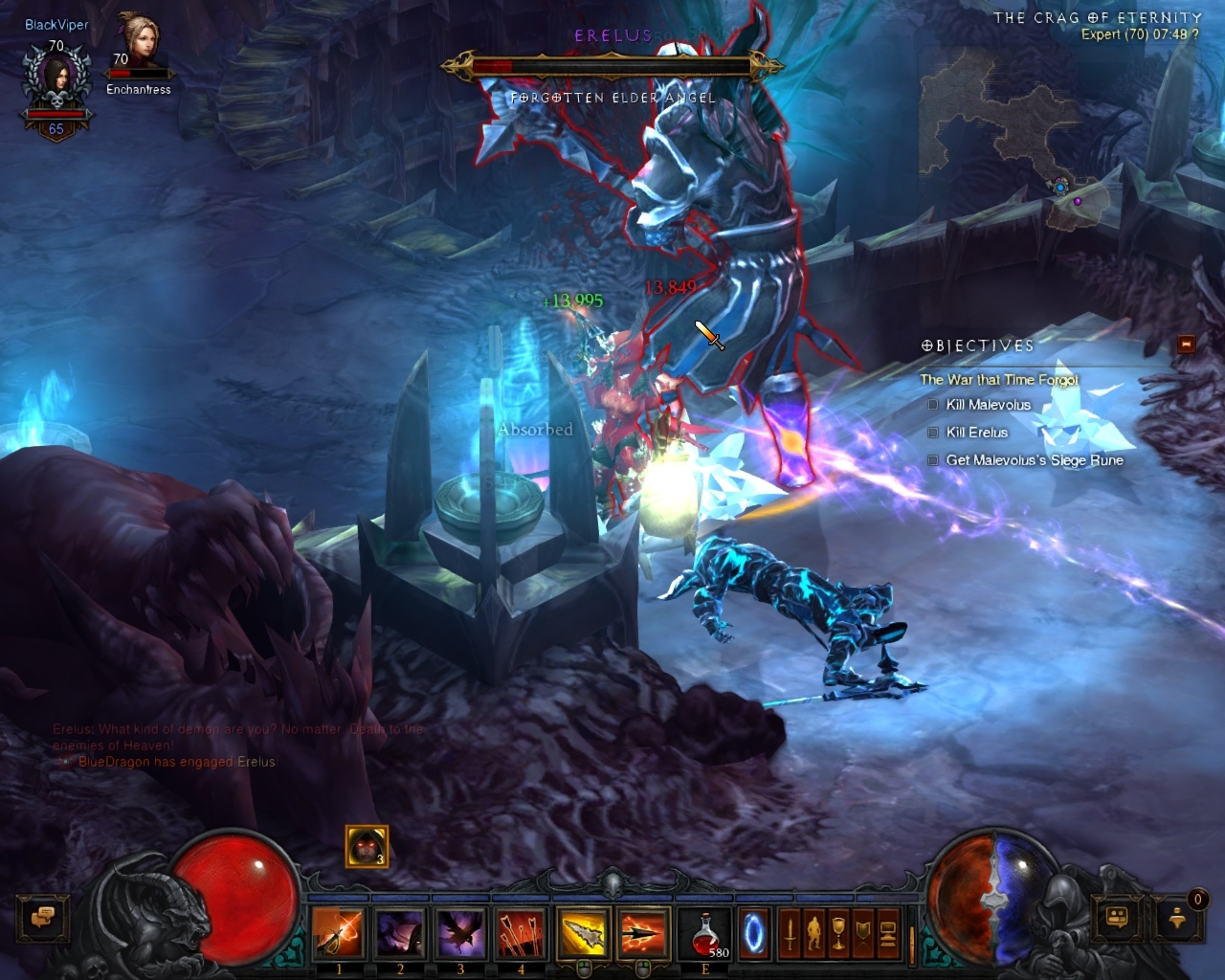
Task: Check the Kill Malevolus objective checkbox
Action: [x=932, y=405]
